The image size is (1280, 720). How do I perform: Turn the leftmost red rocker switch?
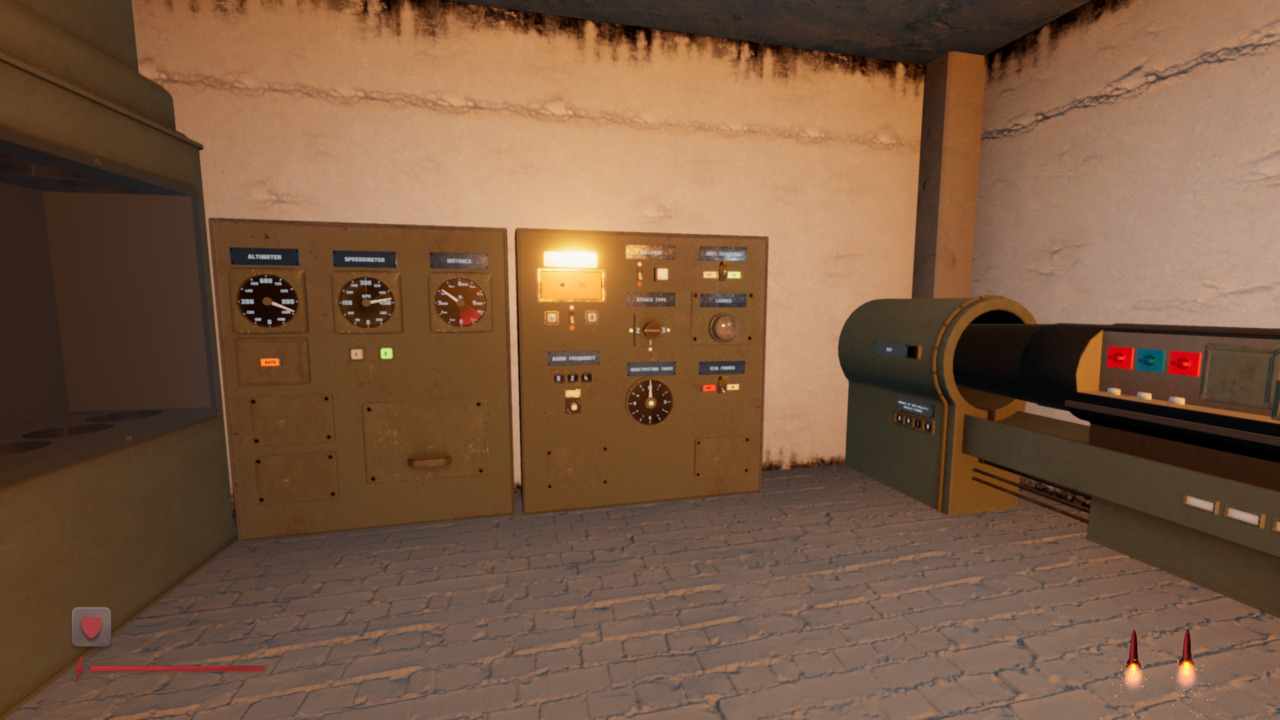point(1118,357)
